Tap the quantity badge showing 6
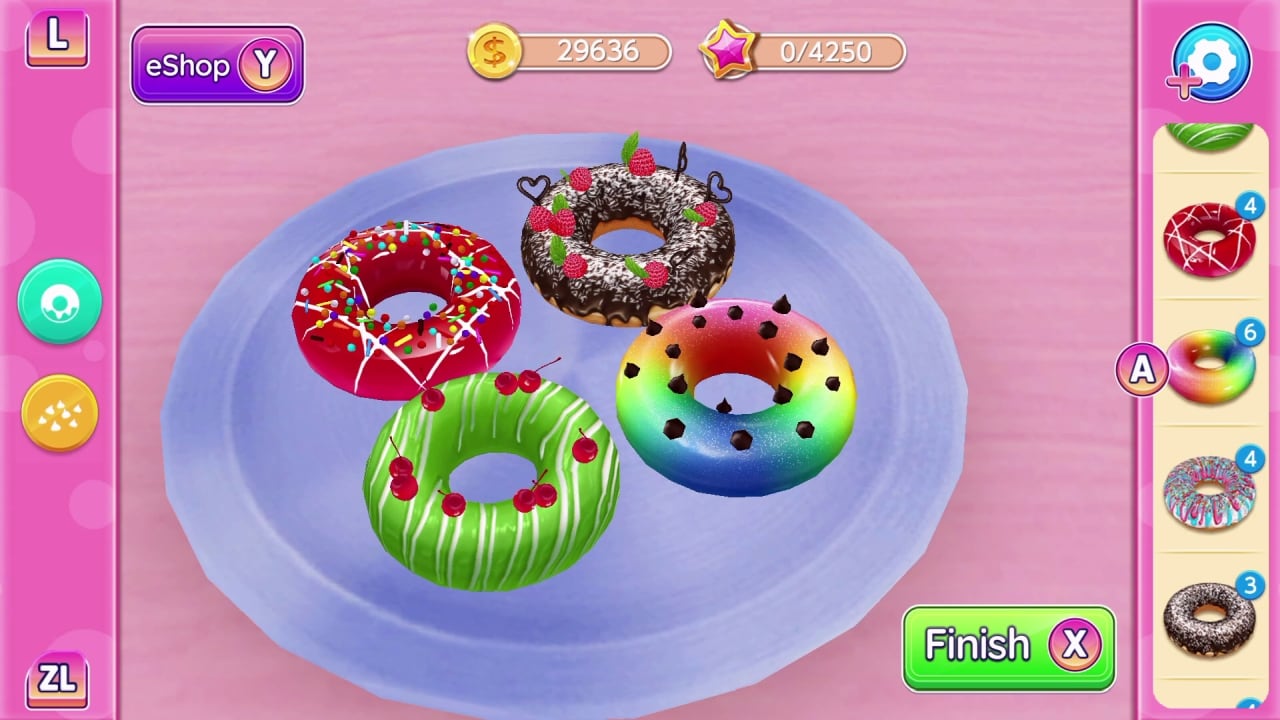 1252,335
